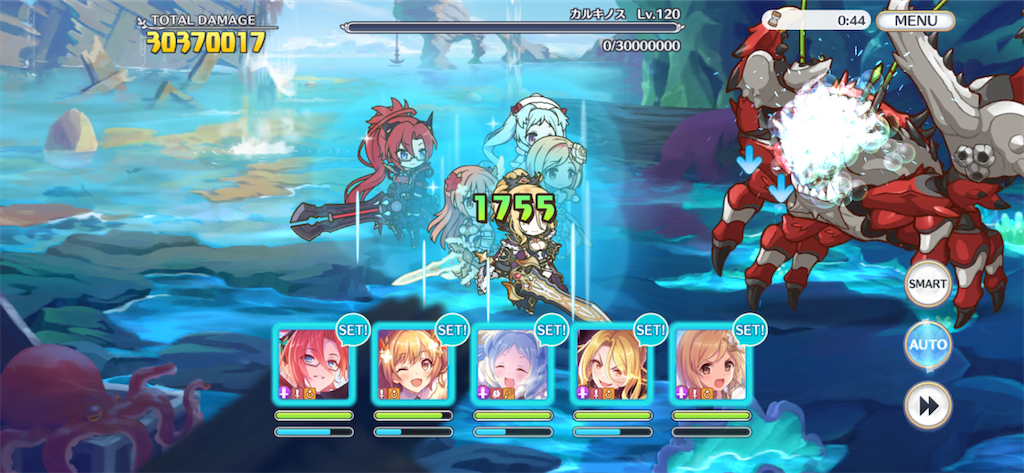
Task: Select the blue-haired character portrait
Action: [x=512, y=363]
